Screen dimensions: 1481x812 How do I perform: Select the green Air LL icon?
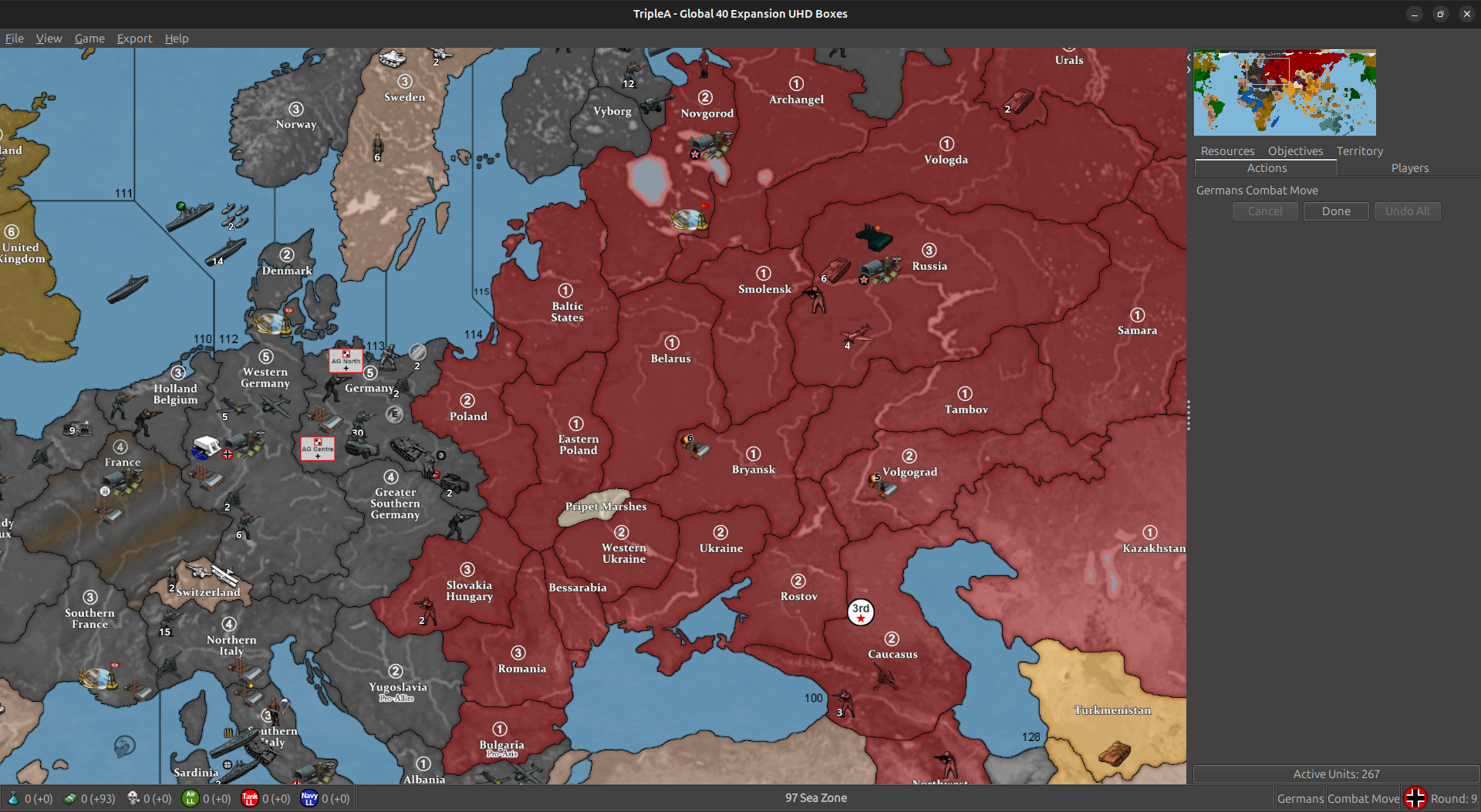coord(191,799)
